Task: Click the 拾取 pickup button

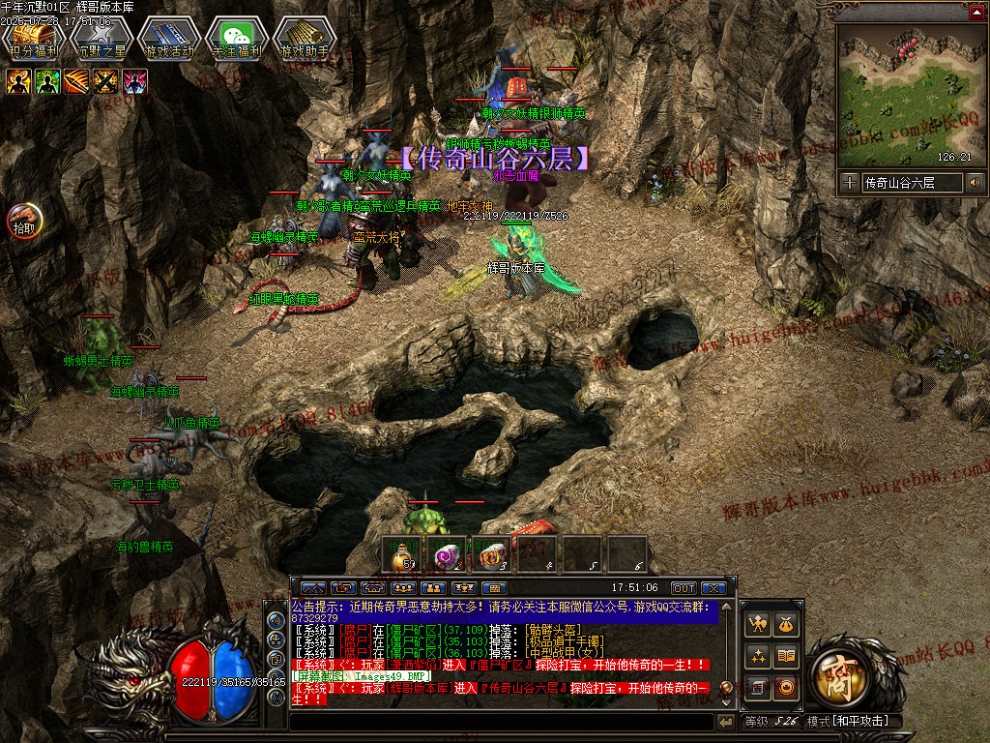Action: tap(25, 220)
